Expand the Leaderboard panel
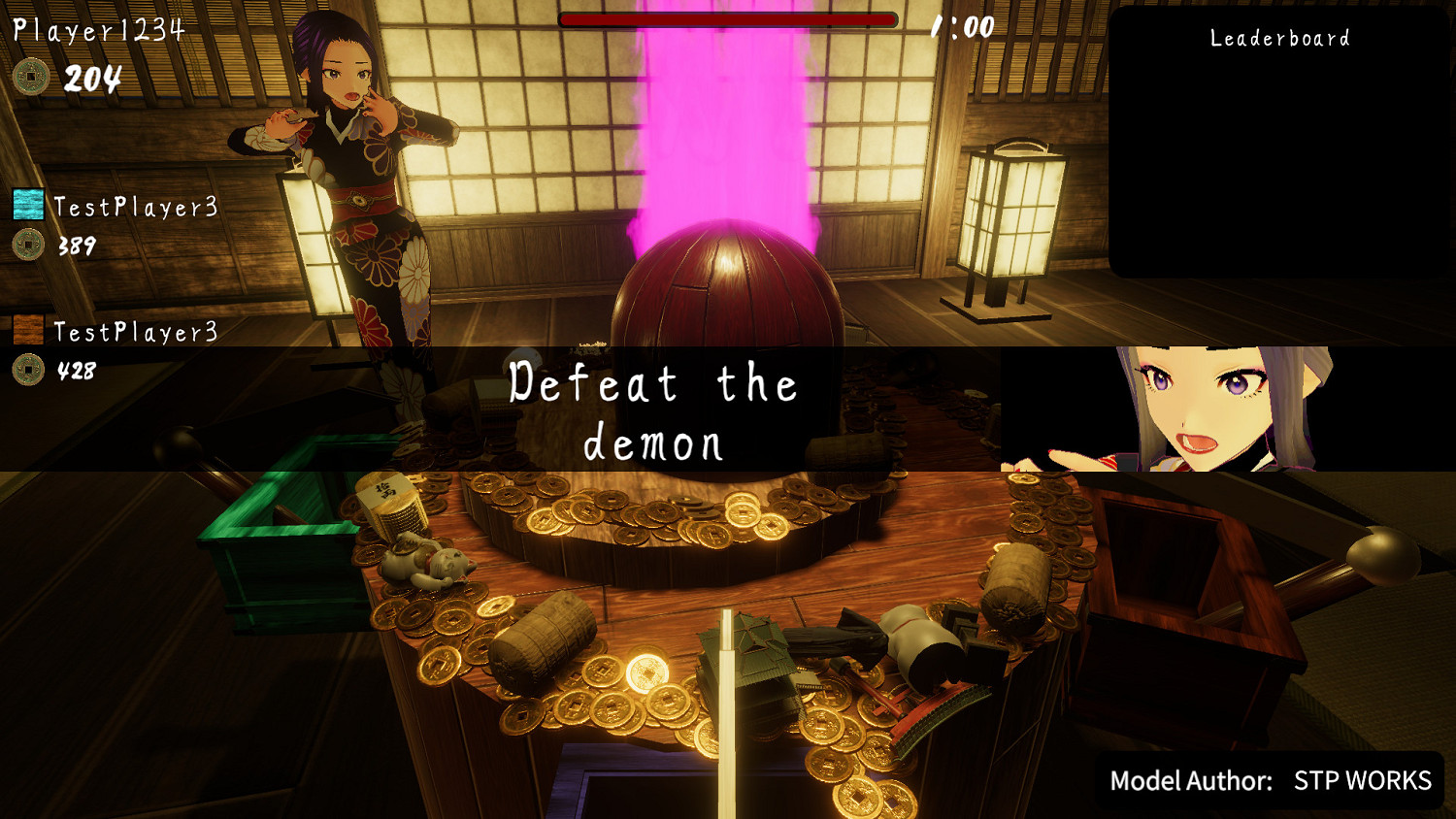 click(1279, 146)
